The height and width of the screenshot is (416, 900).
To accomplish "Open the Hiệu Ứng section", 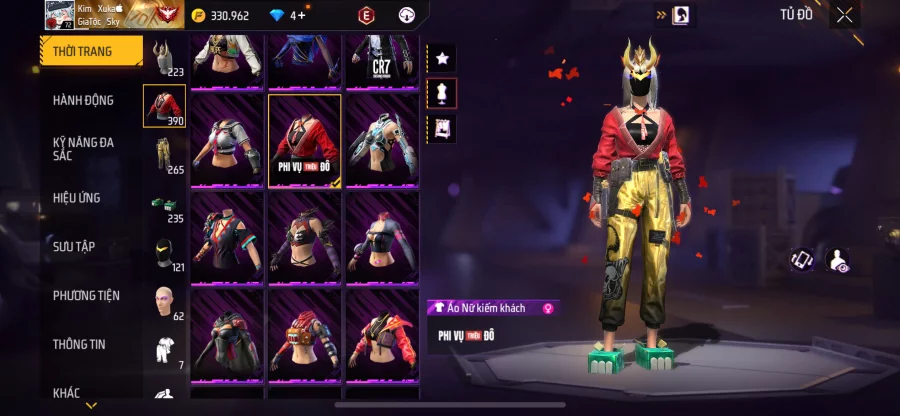I will coord(78,198).
